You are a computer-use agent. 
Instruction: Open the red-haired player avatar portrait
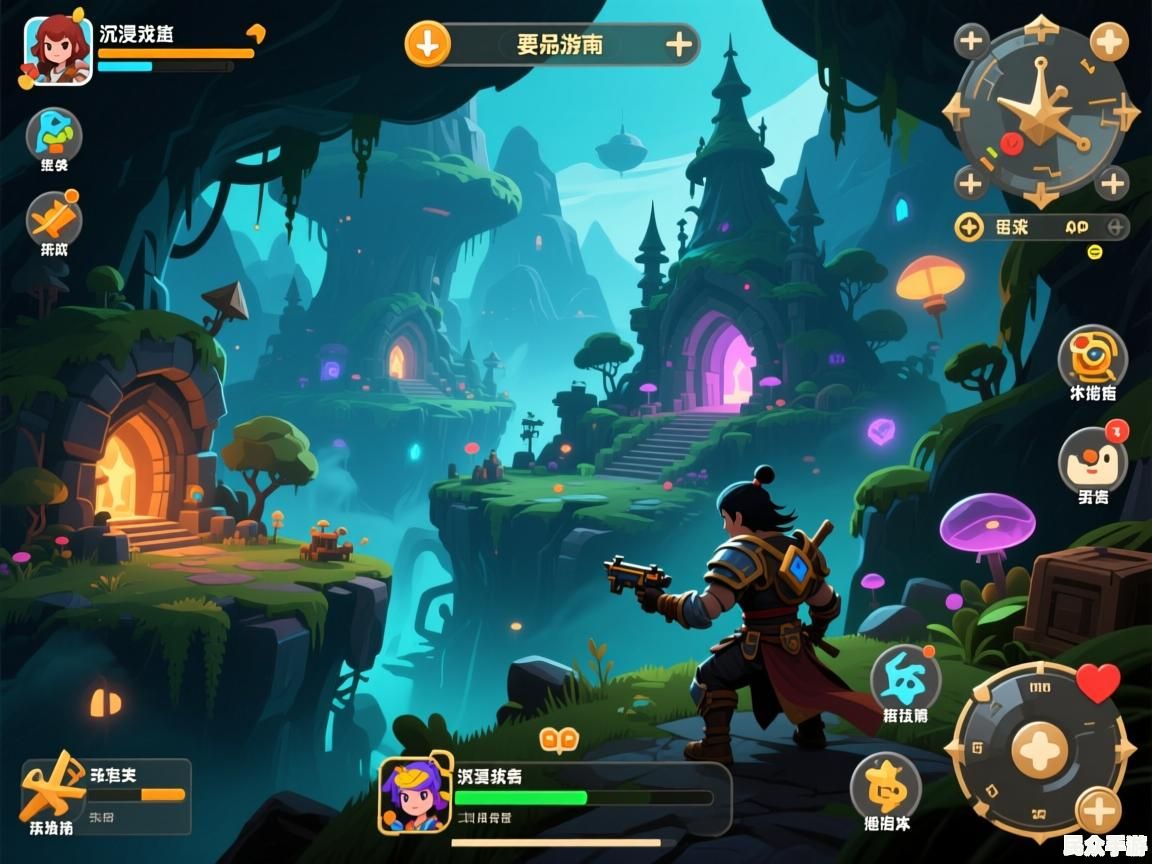tap(57, 48)
